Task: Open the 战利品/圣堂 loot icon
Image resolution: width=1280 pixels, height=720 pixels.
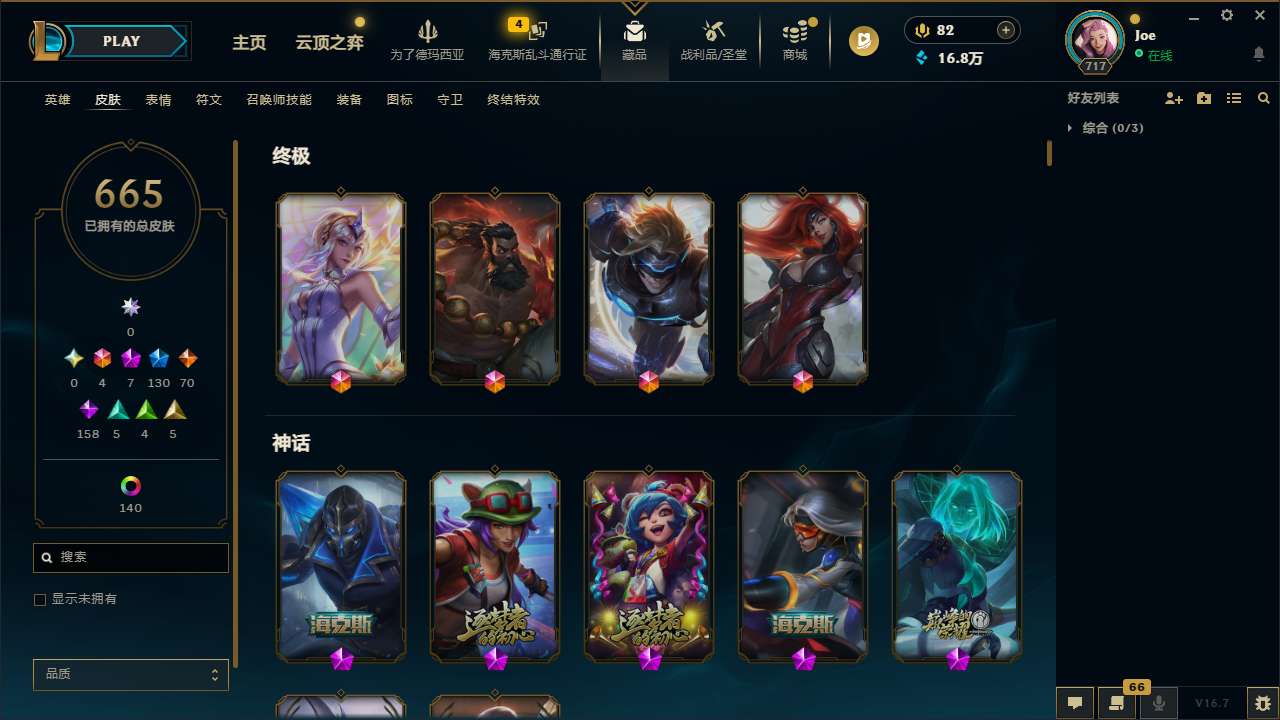Action: pos(713,40)
